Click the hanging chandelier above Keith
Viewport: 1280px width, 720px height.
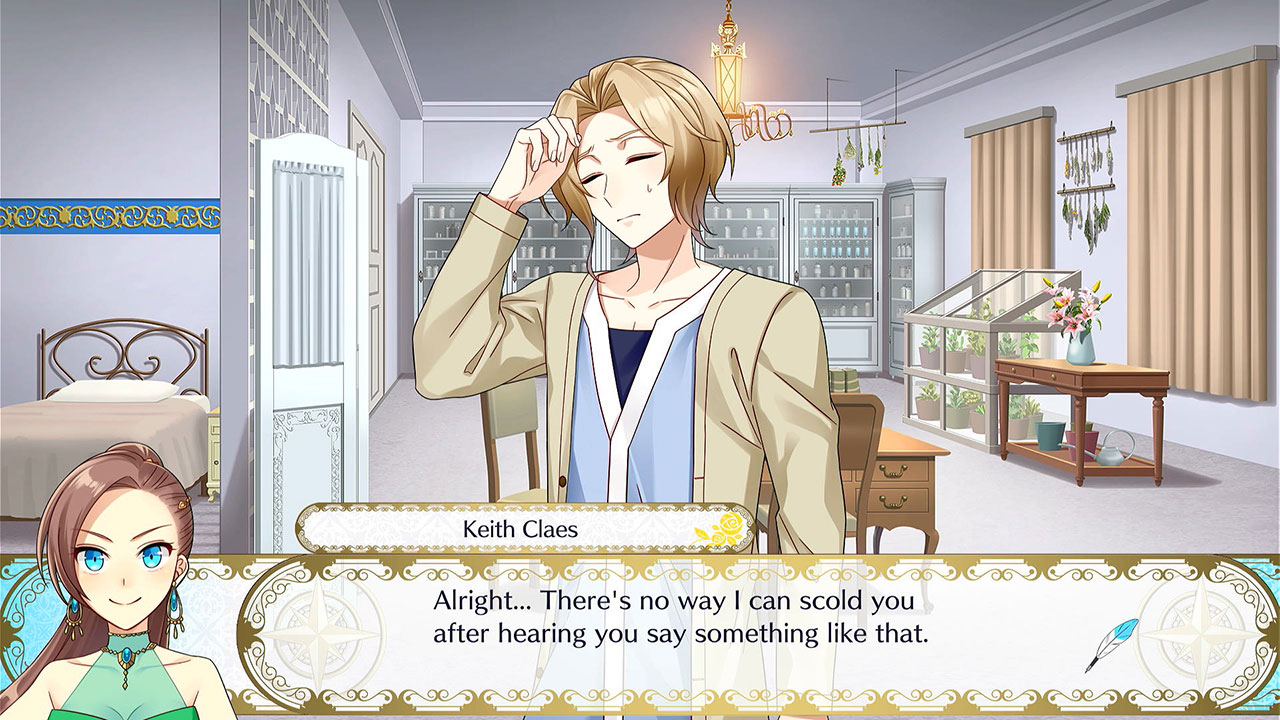[x=727, y=72]
